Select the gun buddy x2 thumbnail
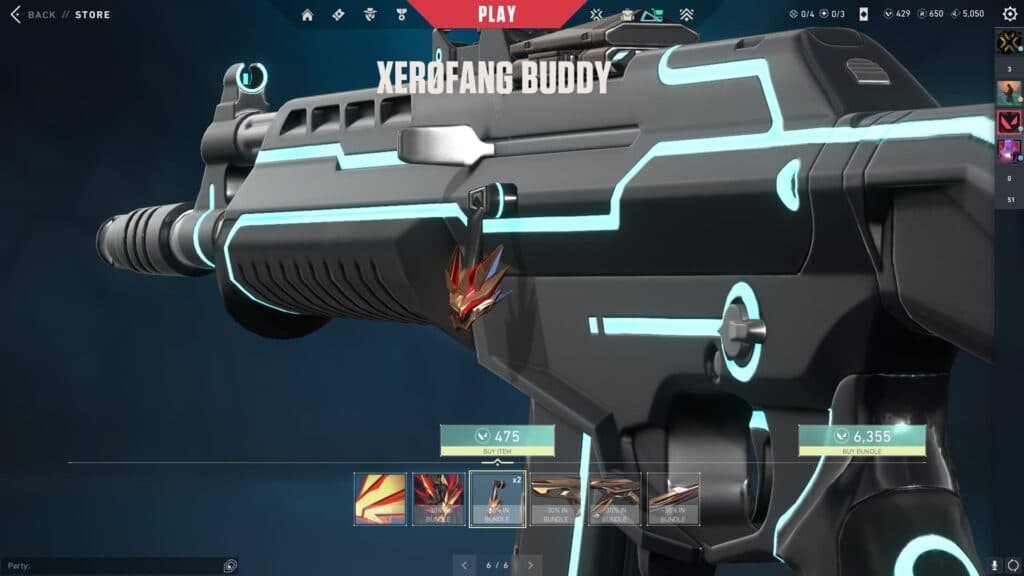This screenshot has width=1024, height=576. click(497, 498)
